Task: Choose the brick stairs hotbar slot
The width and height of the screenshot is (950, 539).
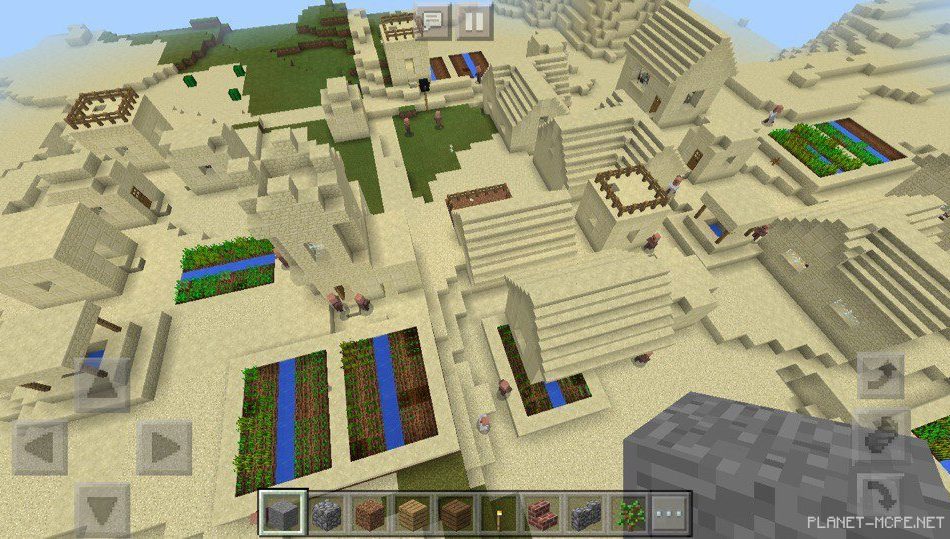Action: coord(541,514)
